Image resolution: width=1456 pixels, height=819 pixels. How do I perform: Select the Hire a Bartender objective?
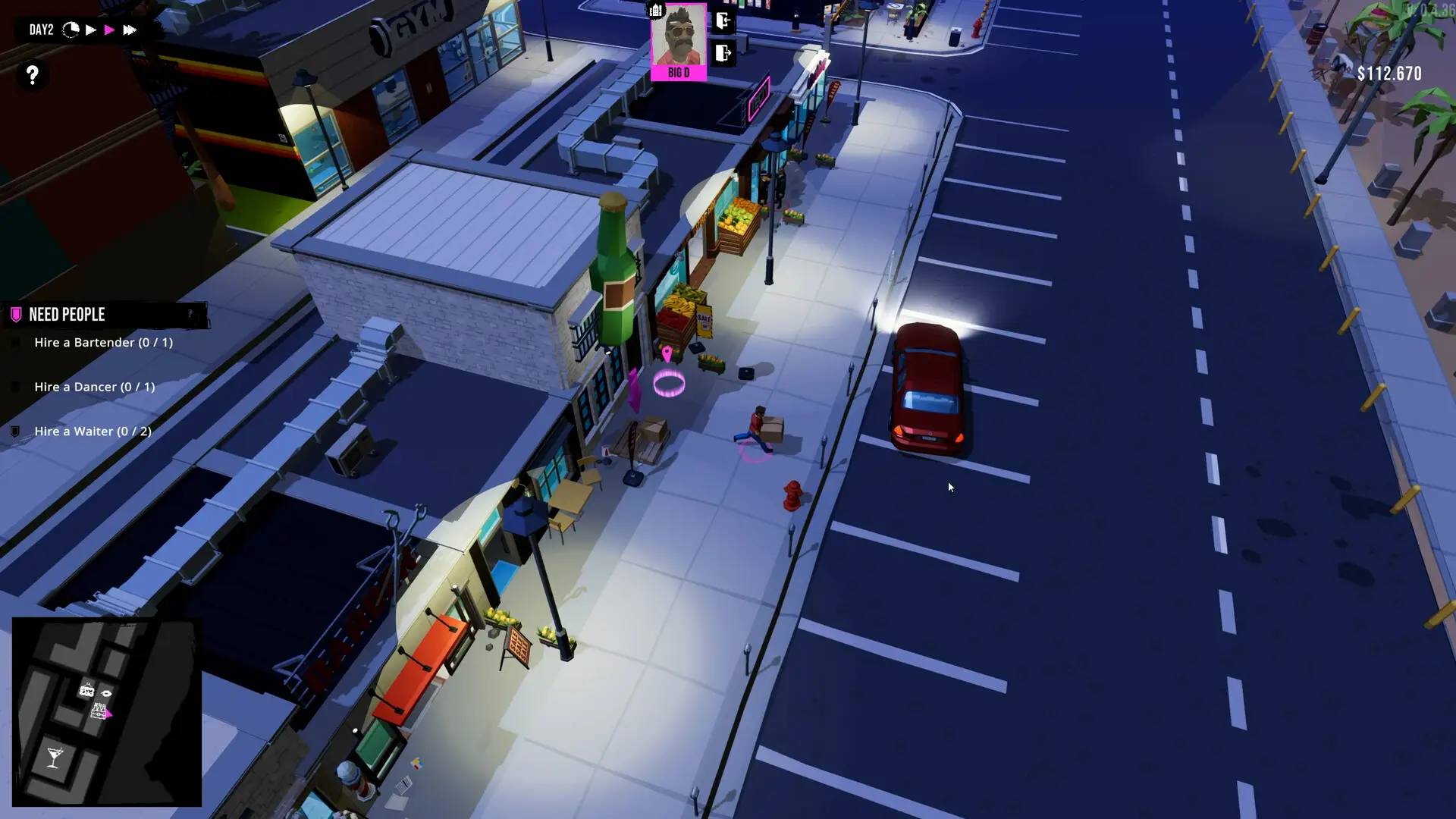[x=103, y=343]
